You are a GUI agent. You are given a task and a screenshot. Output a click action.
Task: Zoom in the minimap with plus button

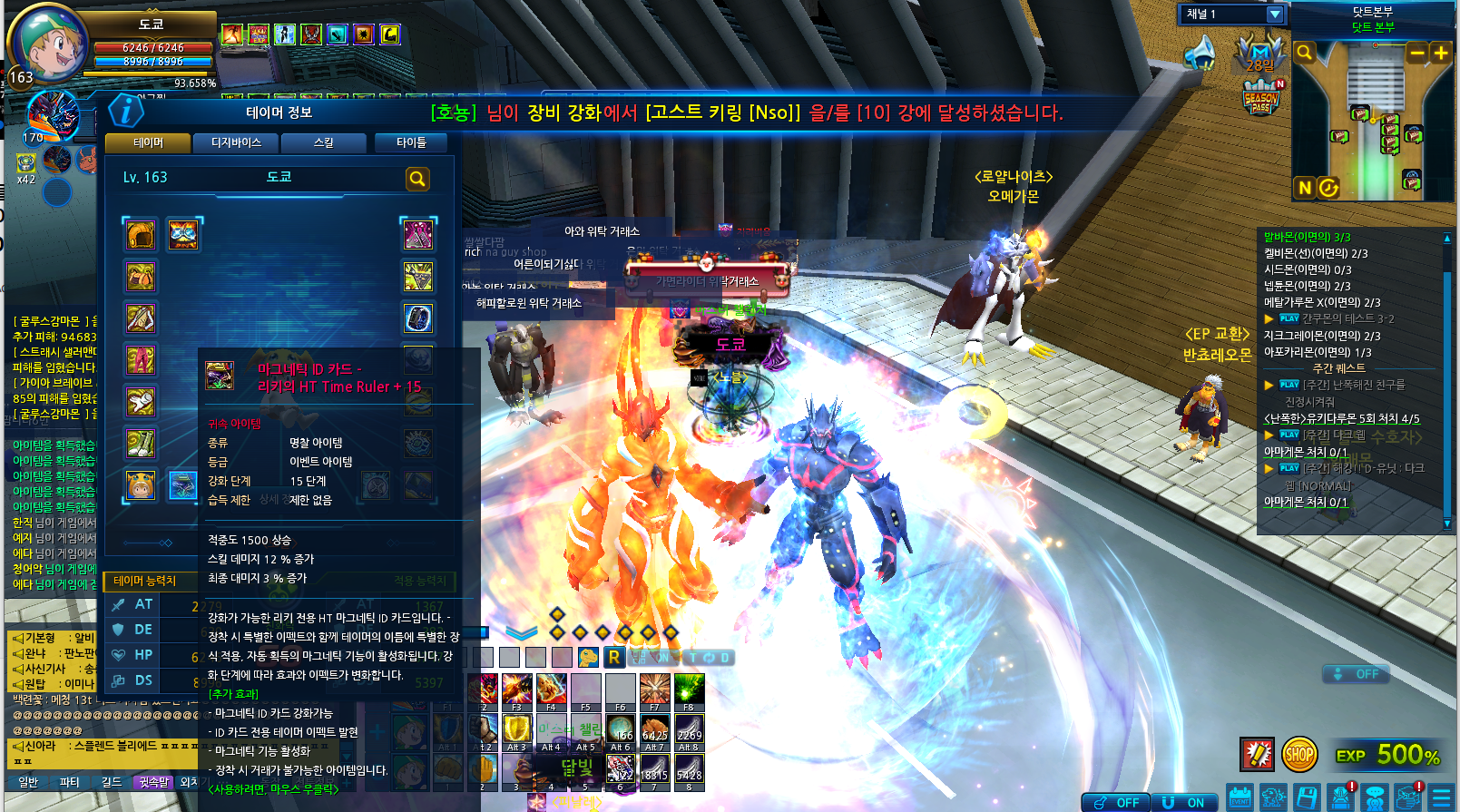tap(1440, 53)
